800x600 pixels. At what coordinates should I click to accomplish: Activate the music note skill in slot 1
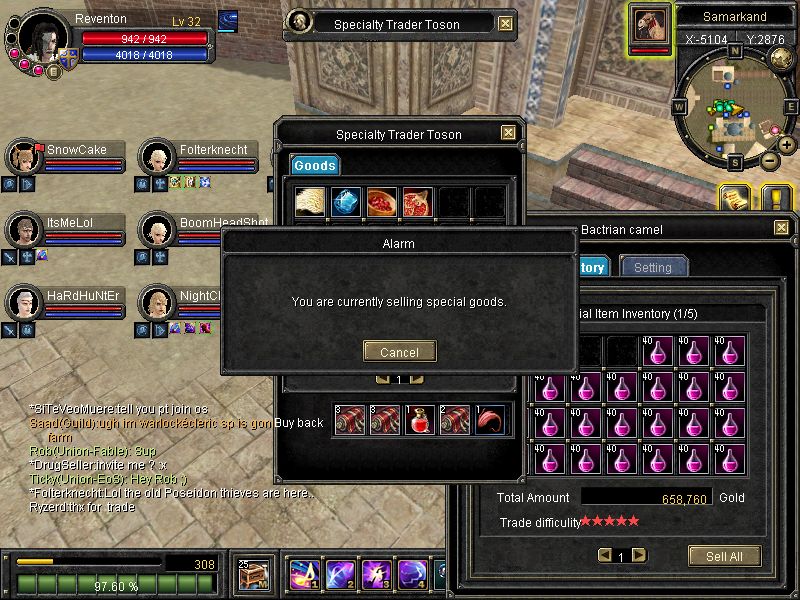point(304,574)
